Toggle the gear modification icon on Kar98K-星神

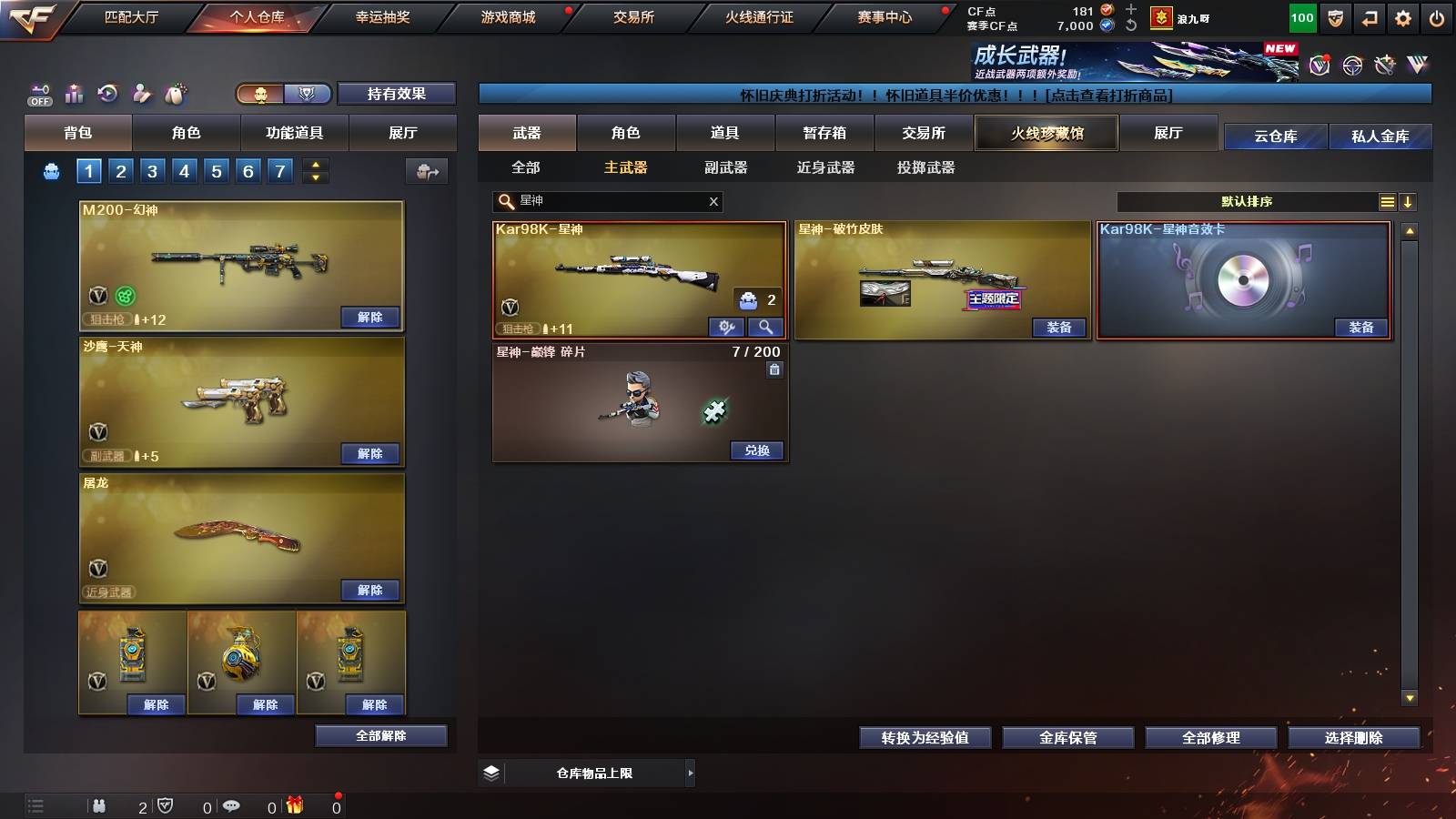[724, 326]
